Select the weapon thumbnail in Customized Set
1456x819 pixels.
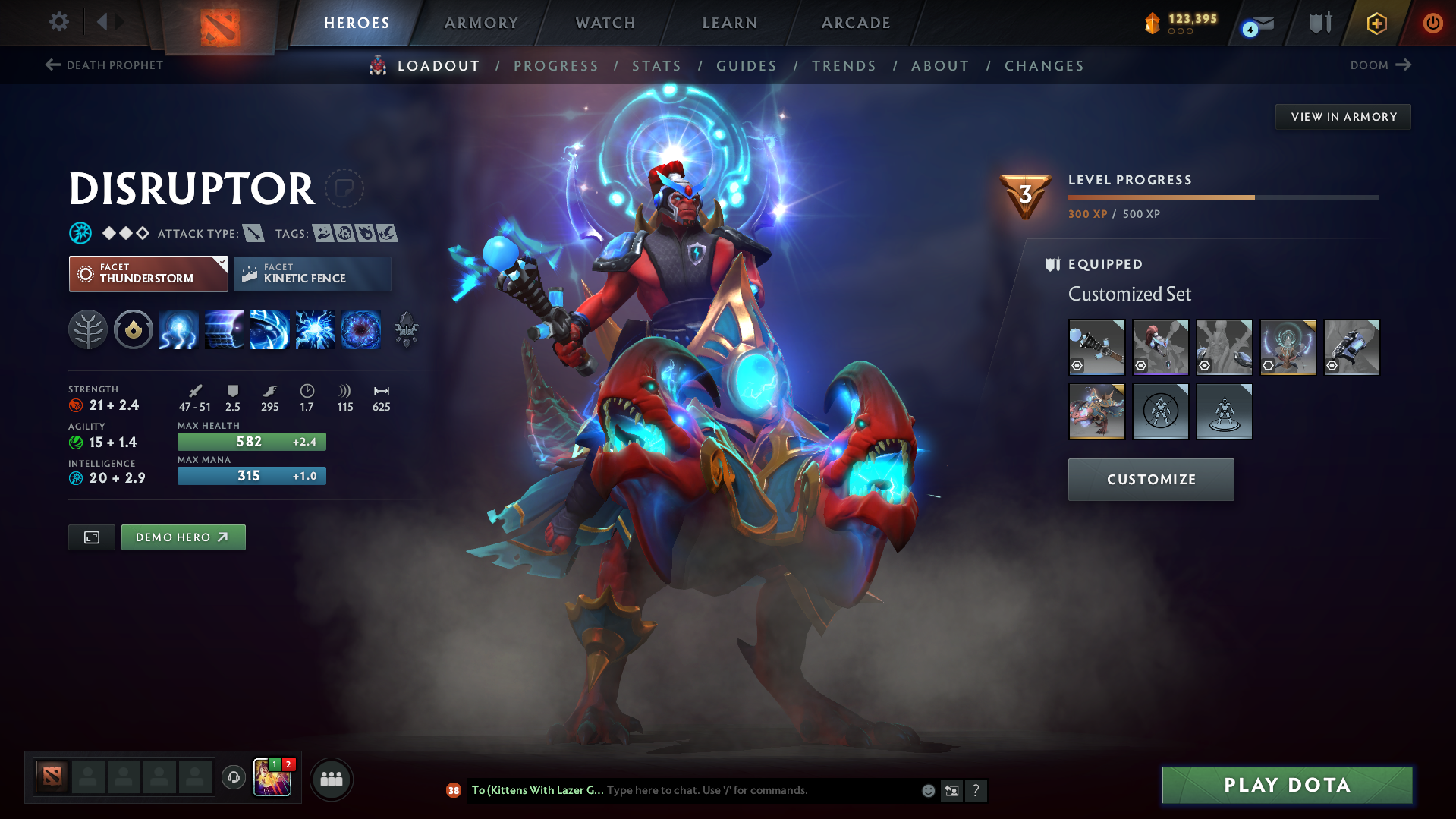coord(1096,347)
